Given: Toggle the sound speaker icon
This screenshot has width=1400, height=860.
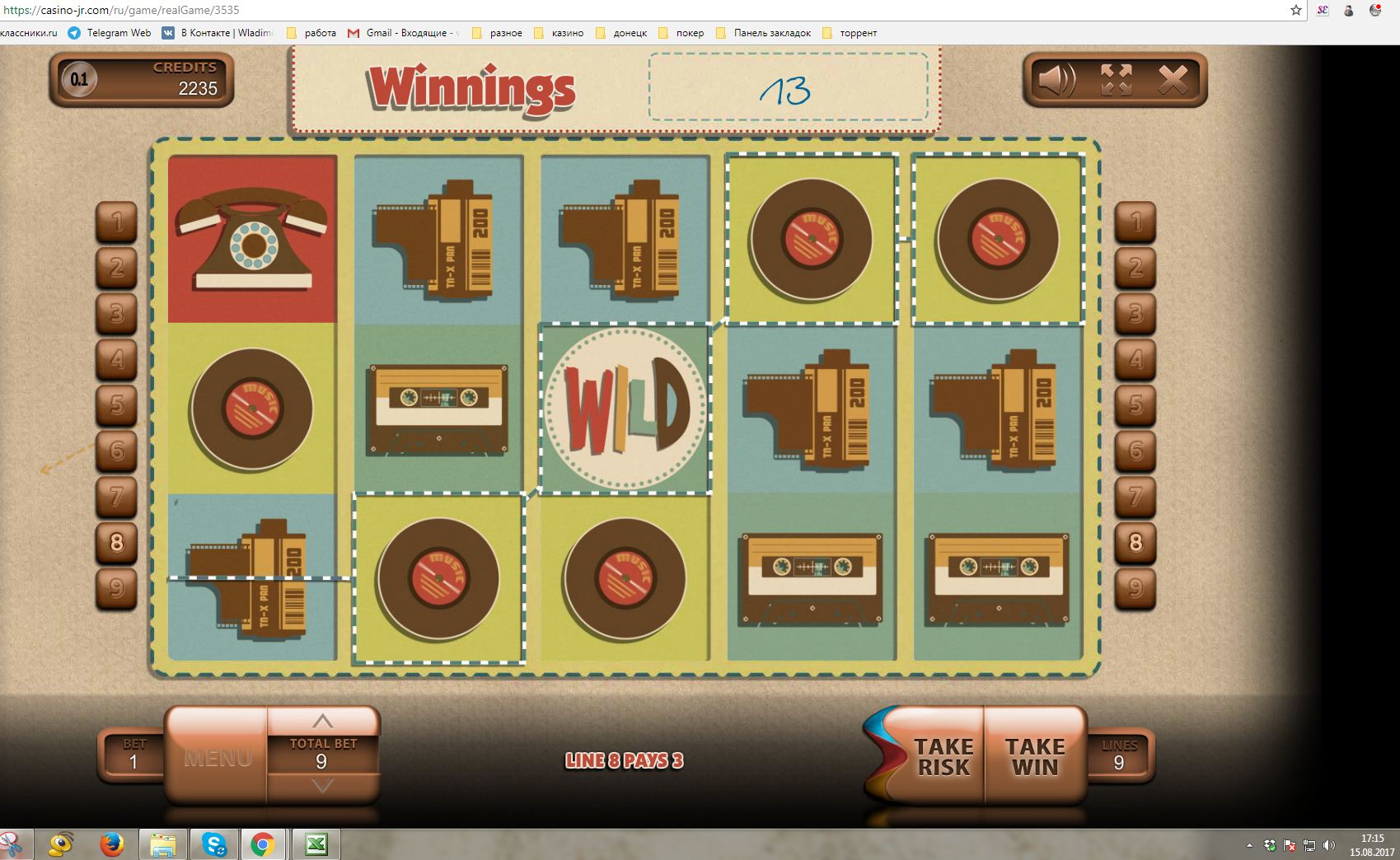Looking at the screenshot, I should (x=1056, y=81).
